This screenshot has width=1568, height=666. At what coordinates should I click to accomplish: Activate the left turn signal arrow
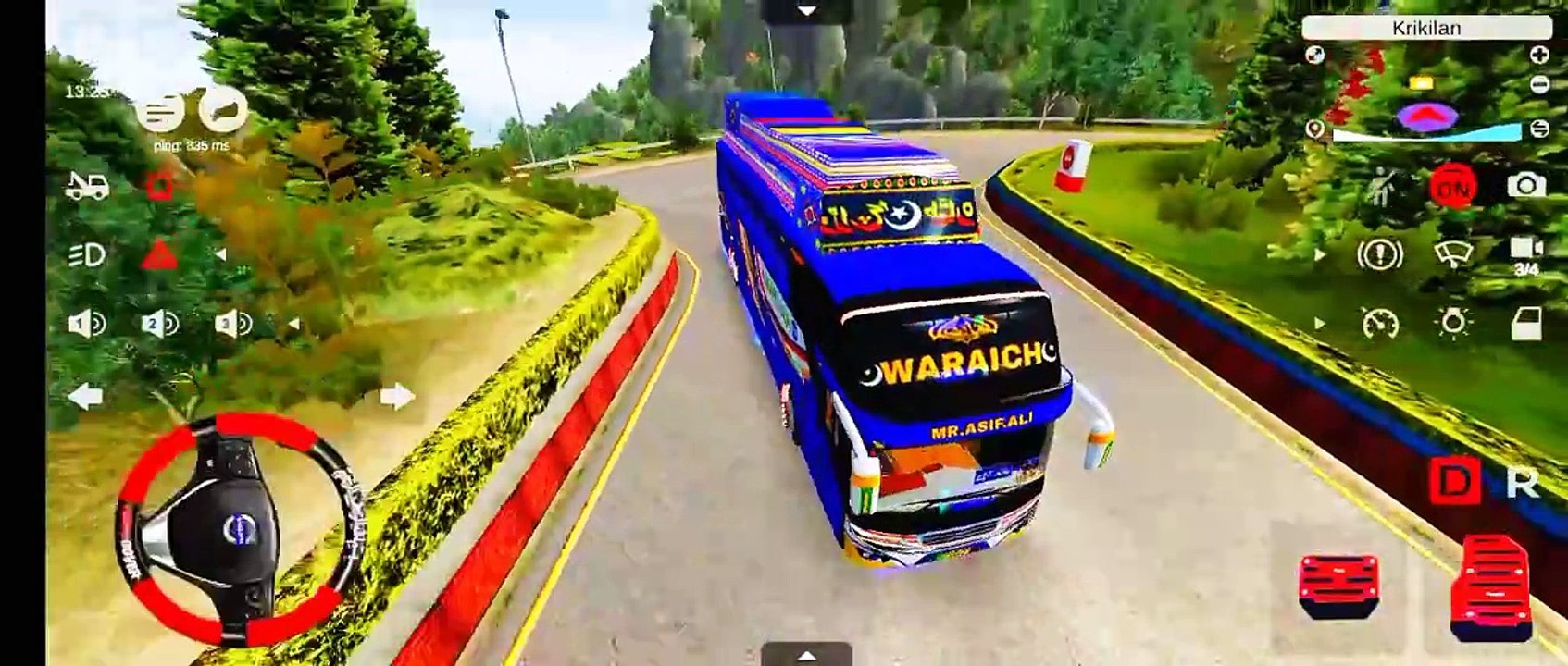[85, 396]
